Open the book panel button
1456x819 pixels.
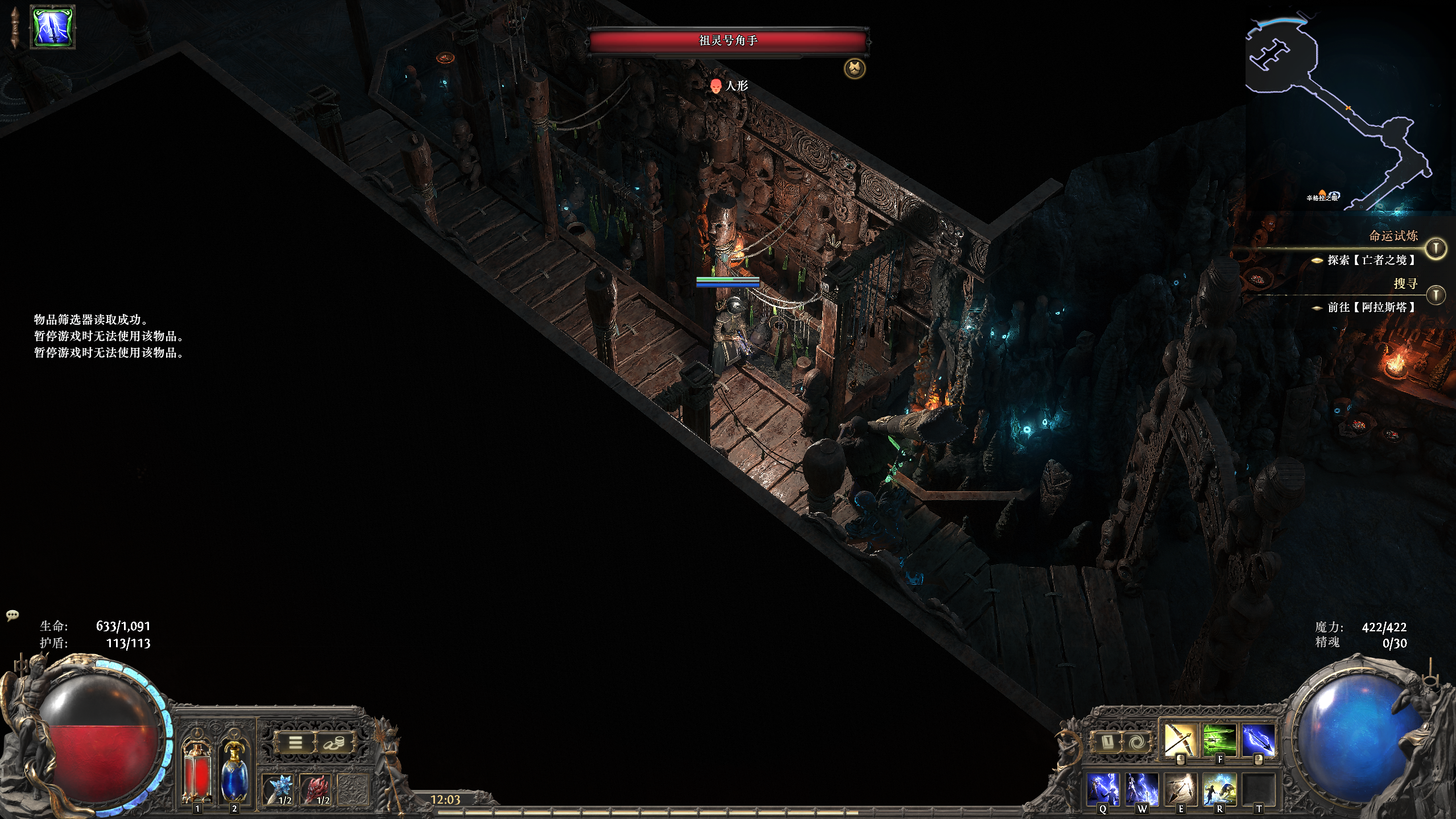tap(1108, 742)
